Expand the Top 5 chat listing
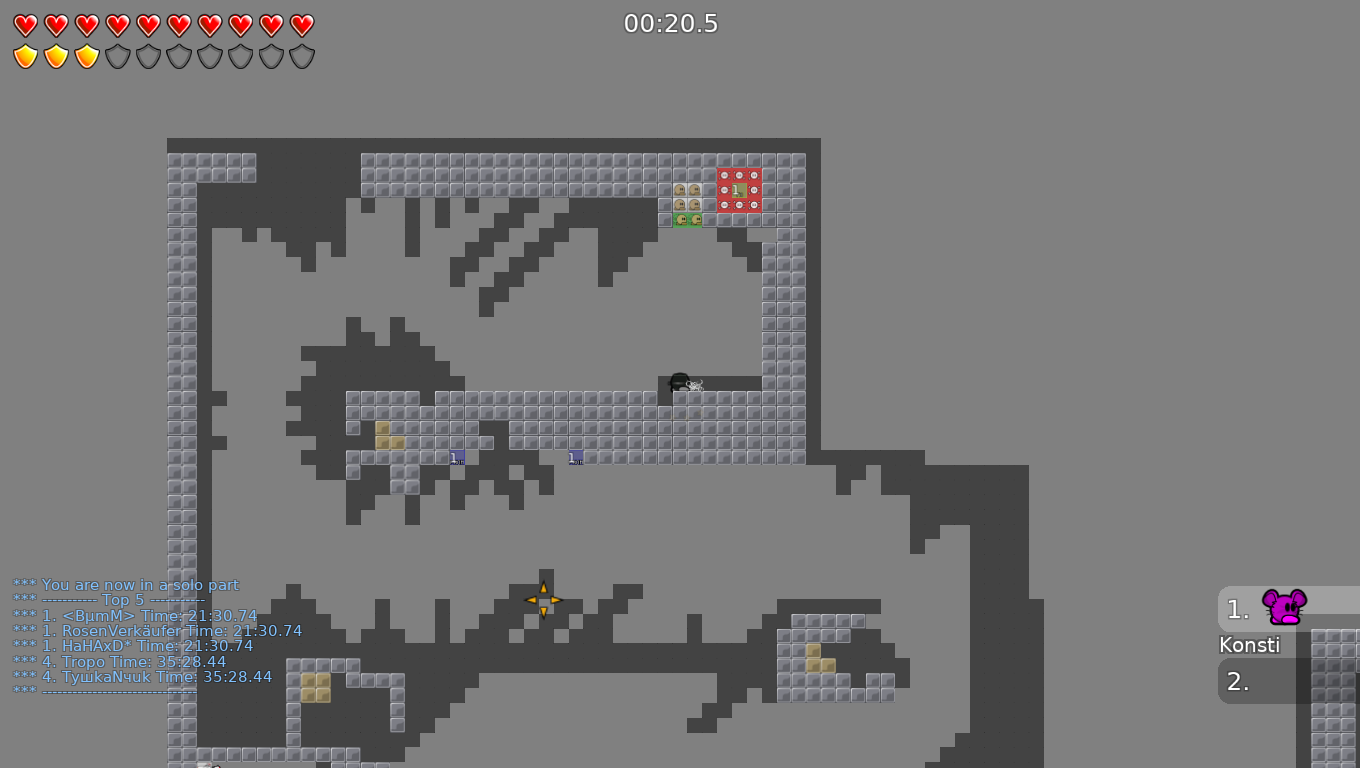The width and height of the screenshot is (1360, 768). [x=120, y=600]
